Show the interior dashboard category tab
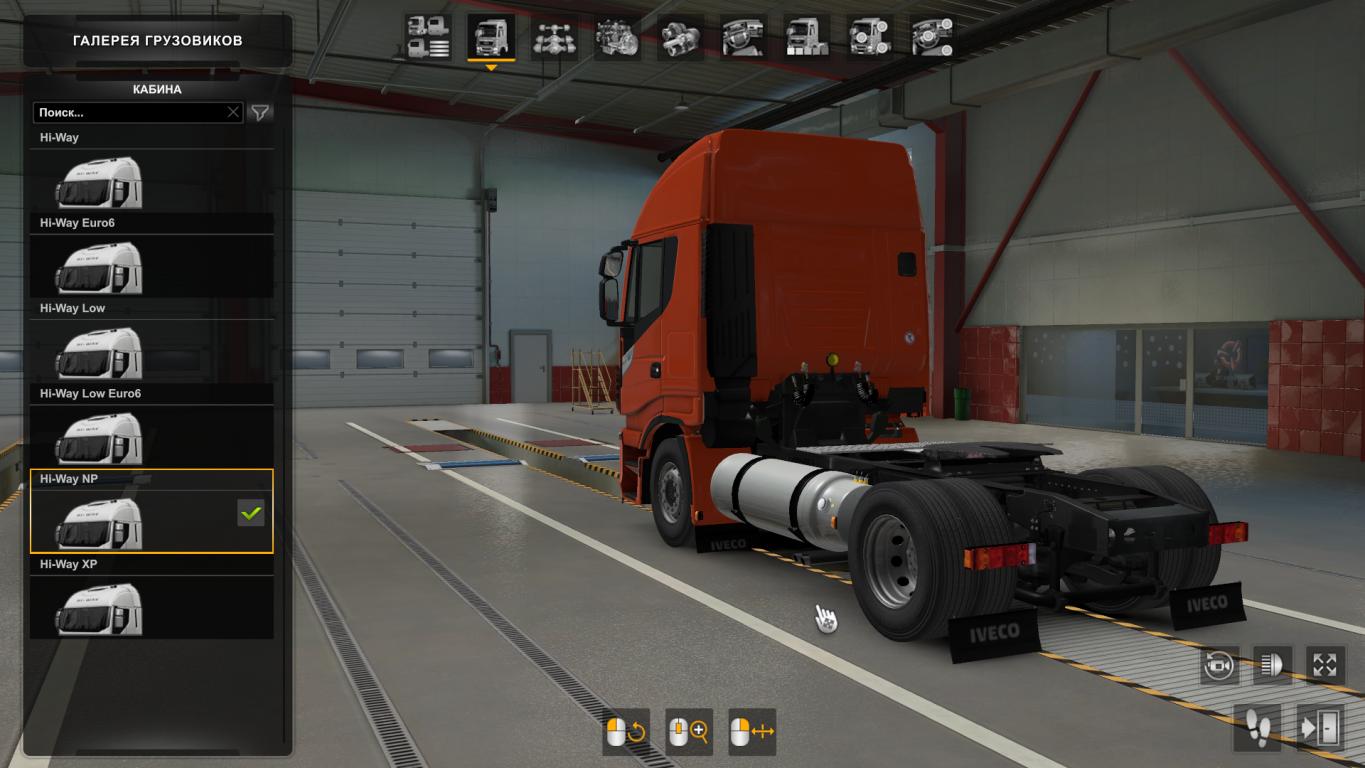The width and height of the screenshot is (1365, 768). tap(743, 38)
